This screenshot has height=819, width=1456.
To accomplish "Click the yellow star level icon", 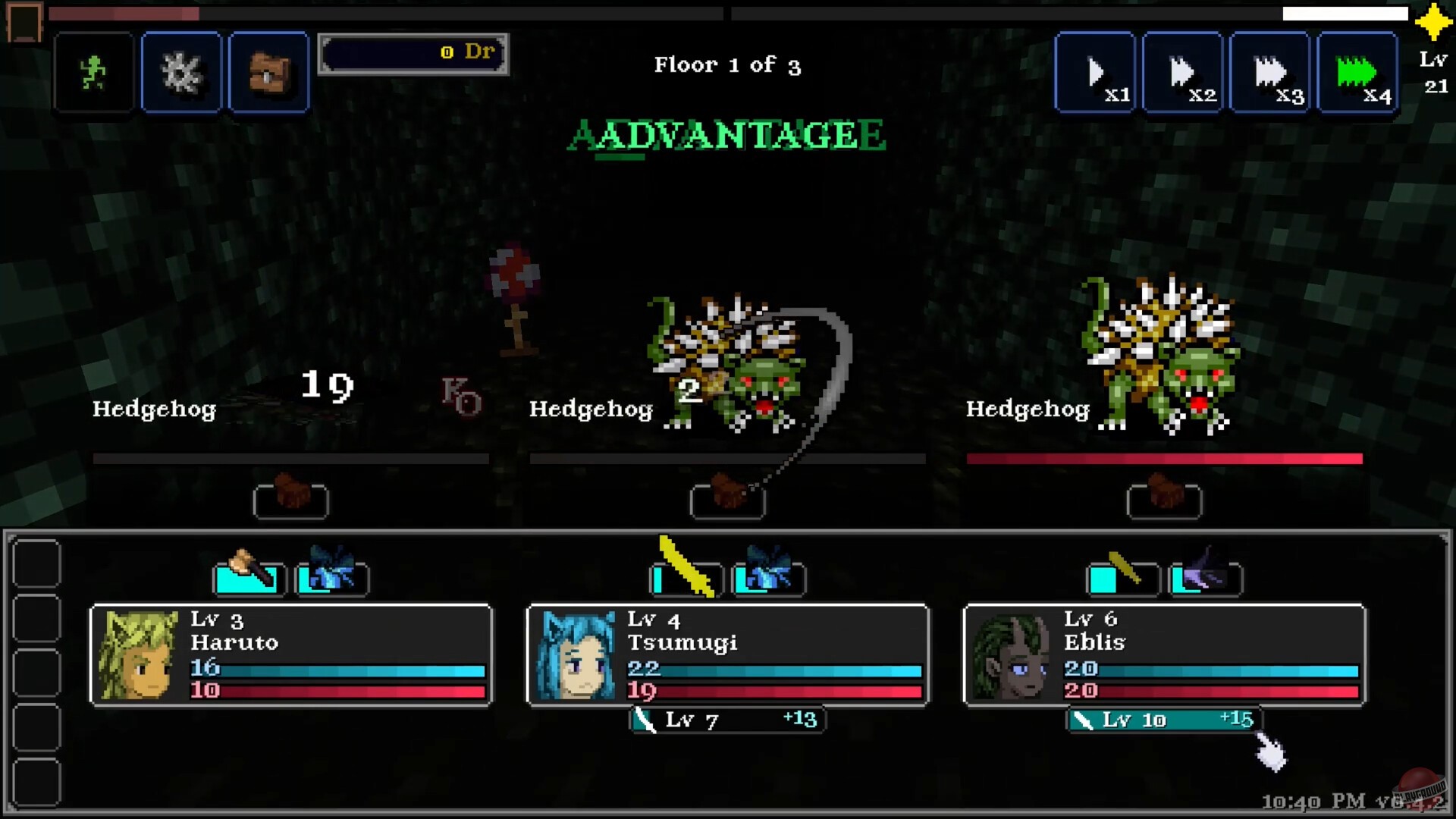I will (1432, 25).
